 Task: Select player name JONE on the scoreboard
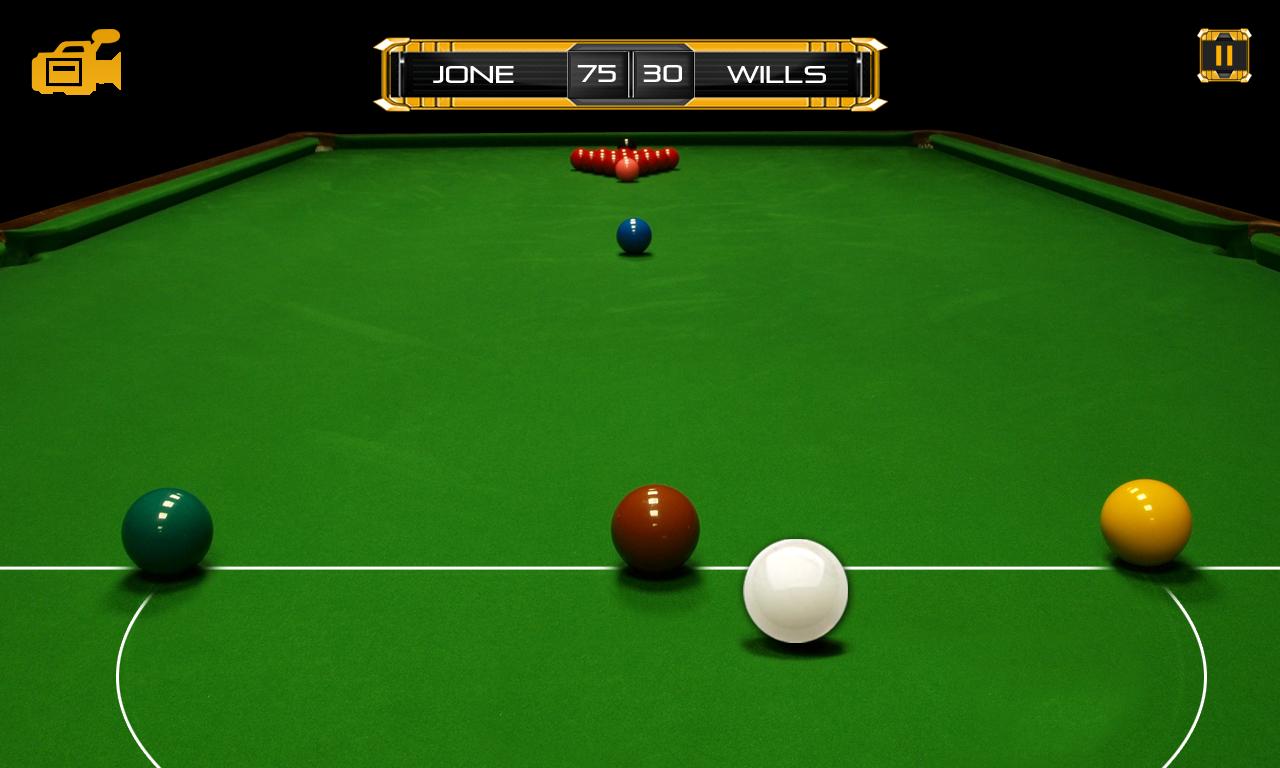pyautogui.click(x=474, y=73)
